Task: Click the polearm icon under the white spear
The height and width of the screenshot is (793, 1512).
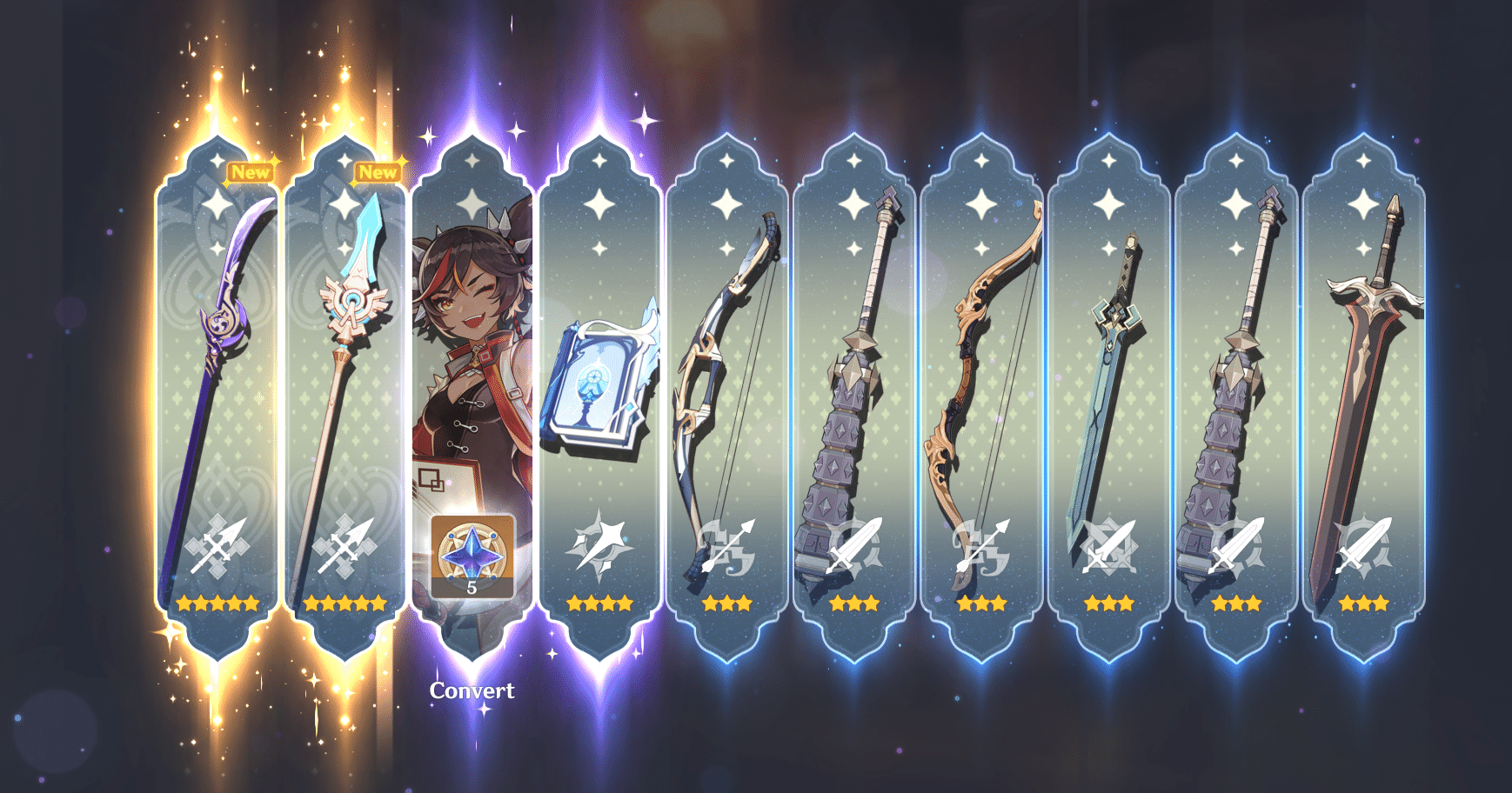Action: [344, 548]
